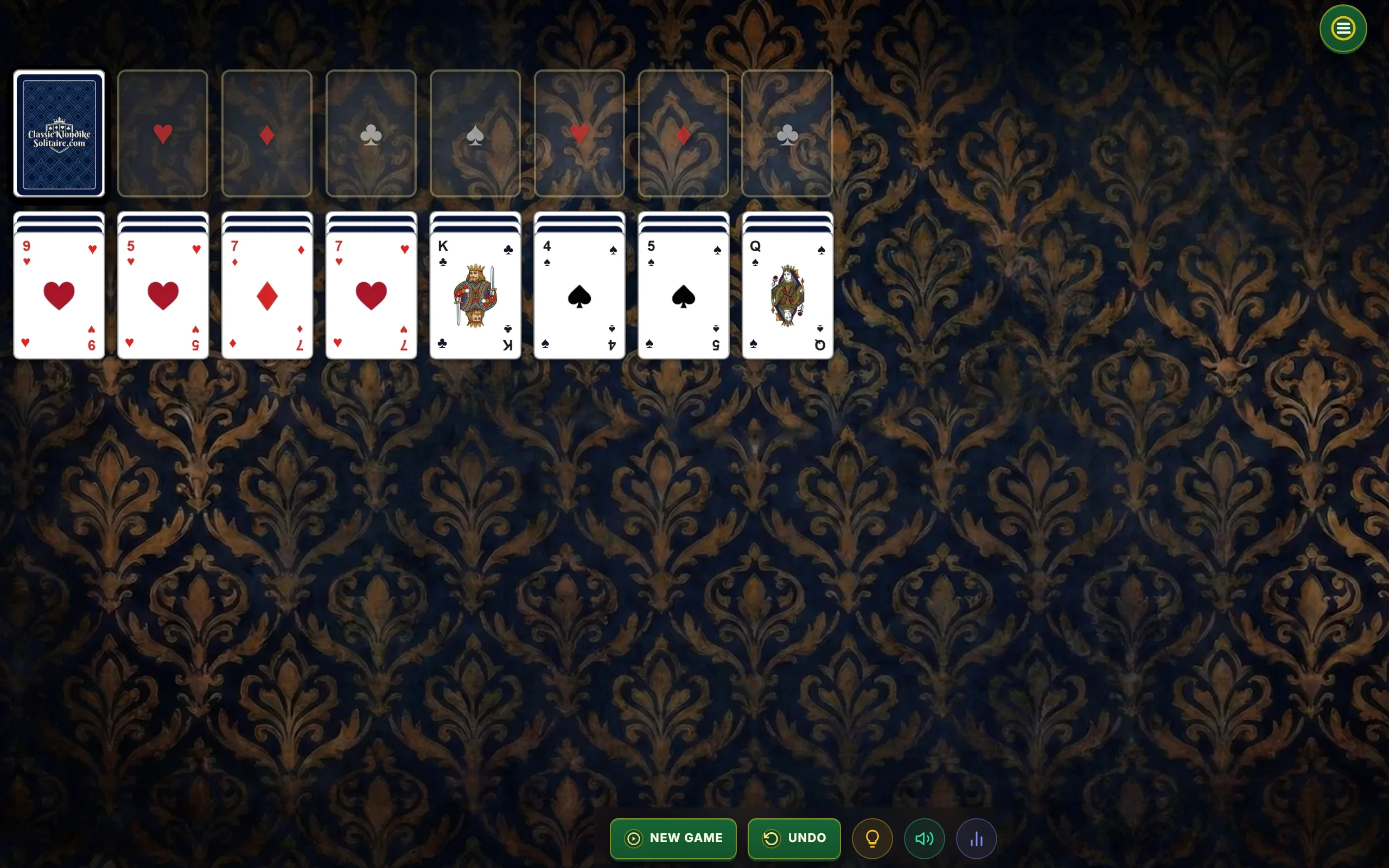Image resolution: width=1389 pixels, height=868 pixels.
Task: Click the king of clubs card
Action: click(475, 296)
